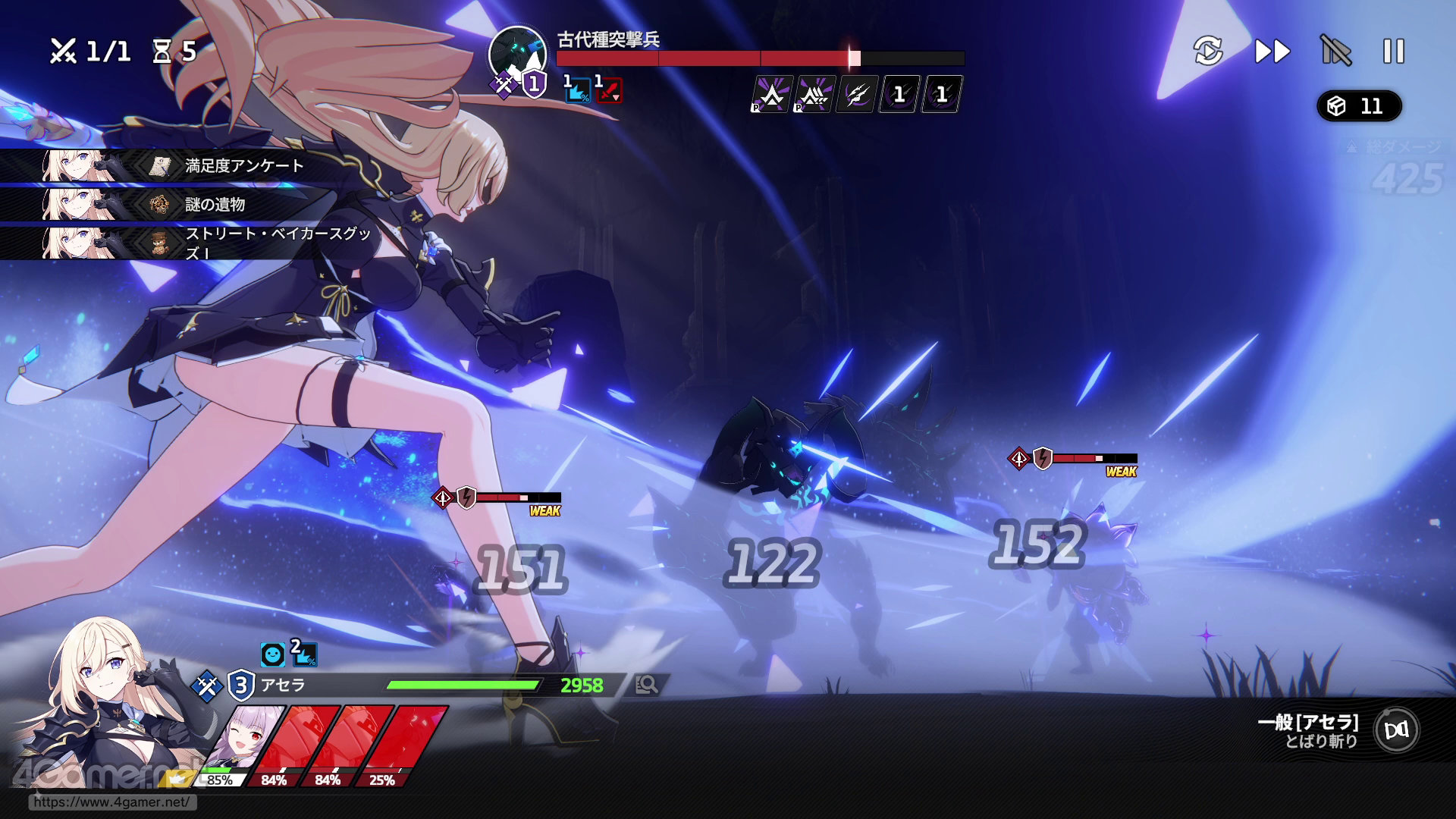Choose the lilac-haired character card at 85%
Image resolution: width=1456 pixels, height=819 pixels.
point(239,743)
